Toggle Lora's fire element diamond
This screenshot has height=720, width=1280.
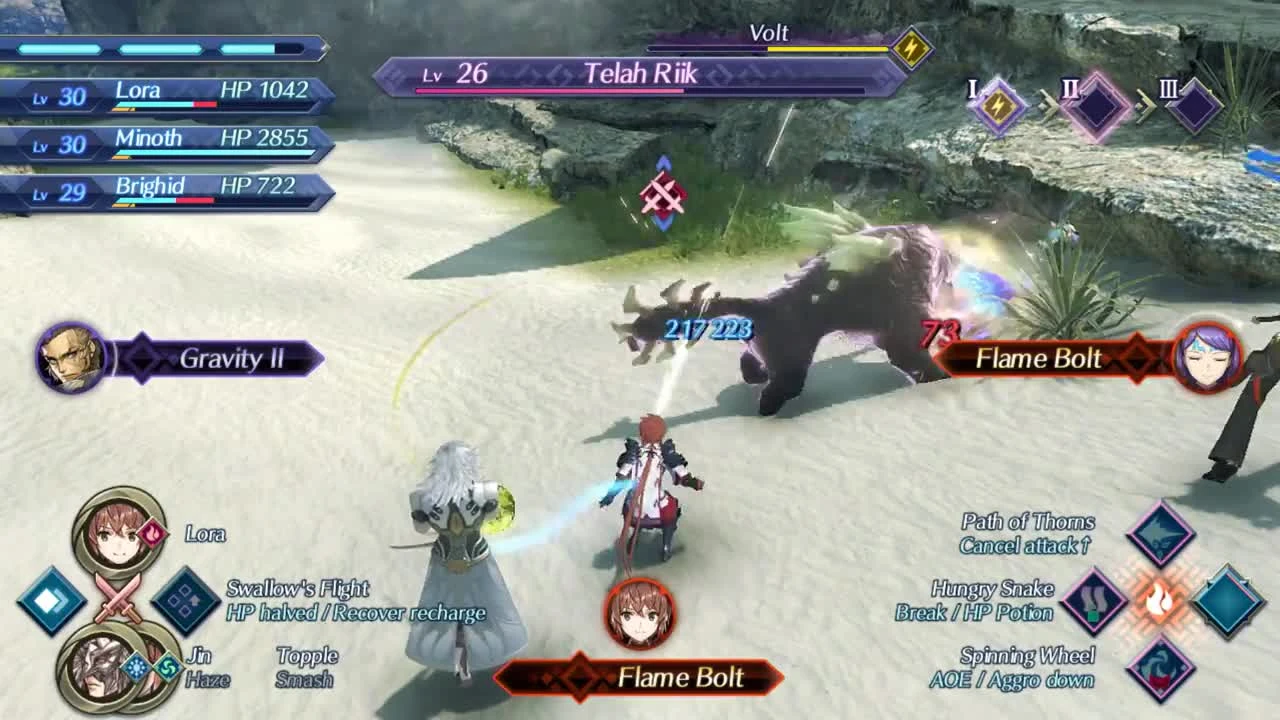pyautogui.click(x=152, y=532)
